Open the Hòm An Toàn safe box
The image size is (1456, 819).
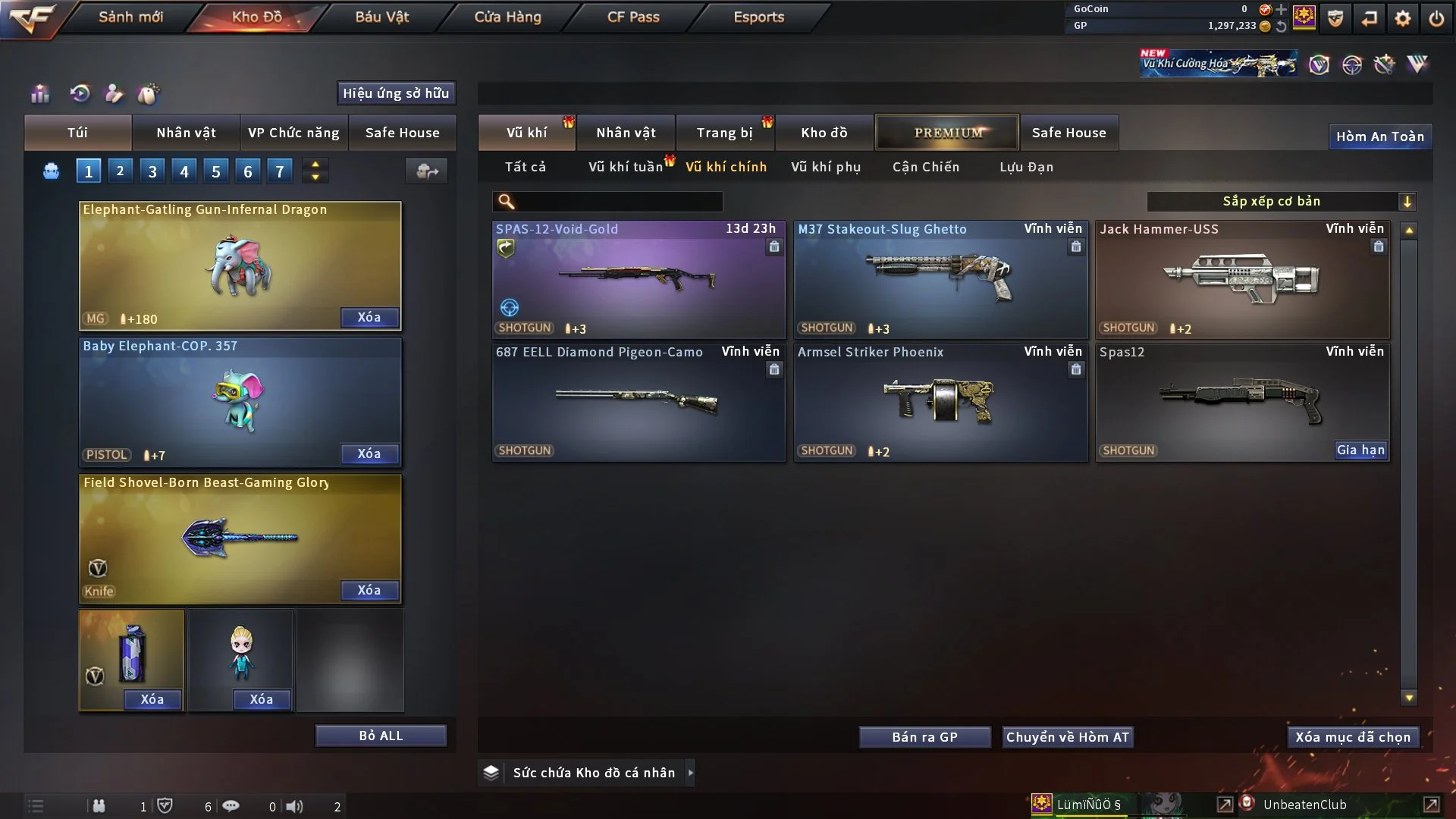(1379, 136)
